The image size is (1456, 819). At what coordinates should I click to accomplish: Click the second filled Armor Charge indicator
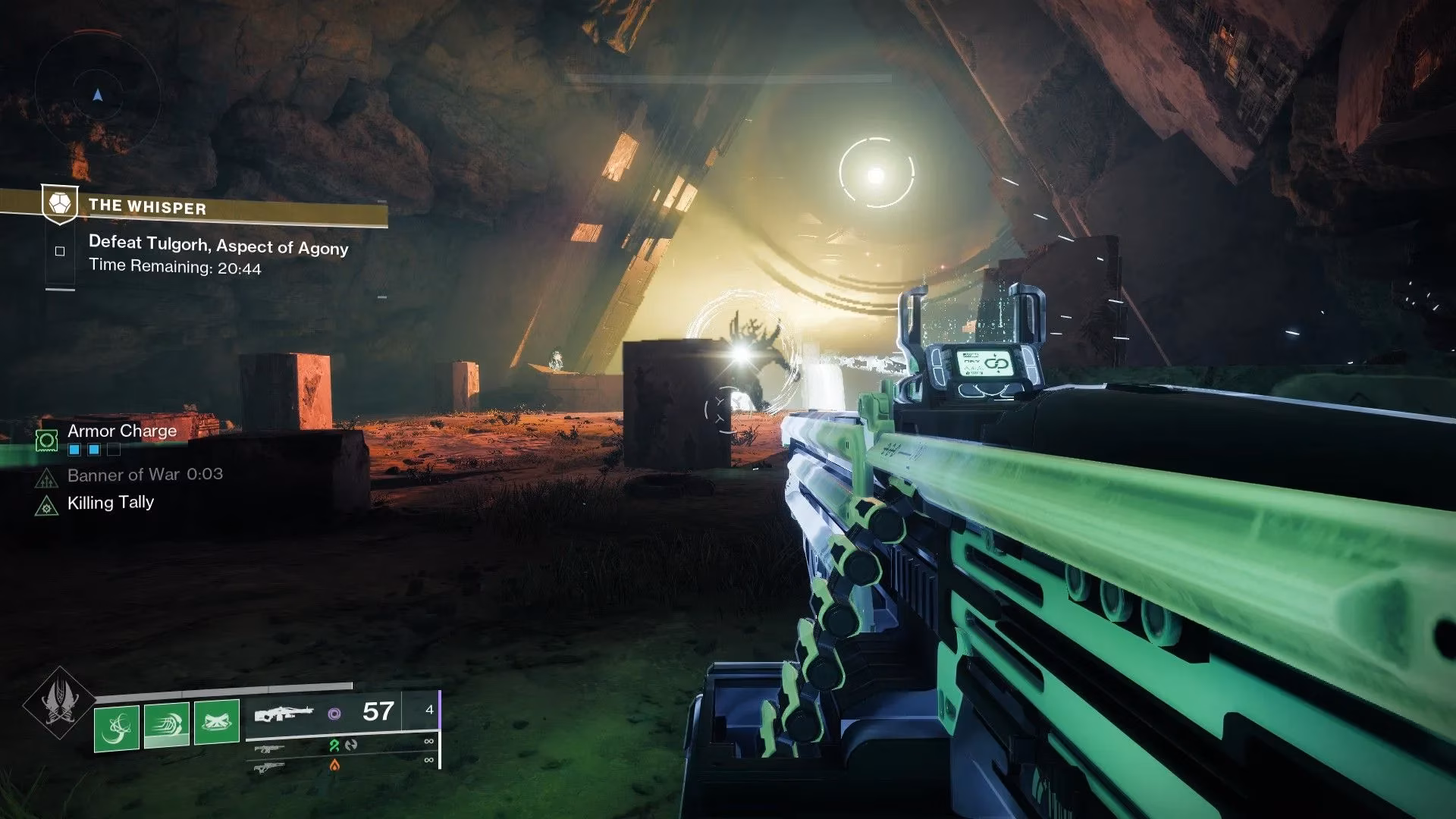pyautogui.click(x=94, y=450)
